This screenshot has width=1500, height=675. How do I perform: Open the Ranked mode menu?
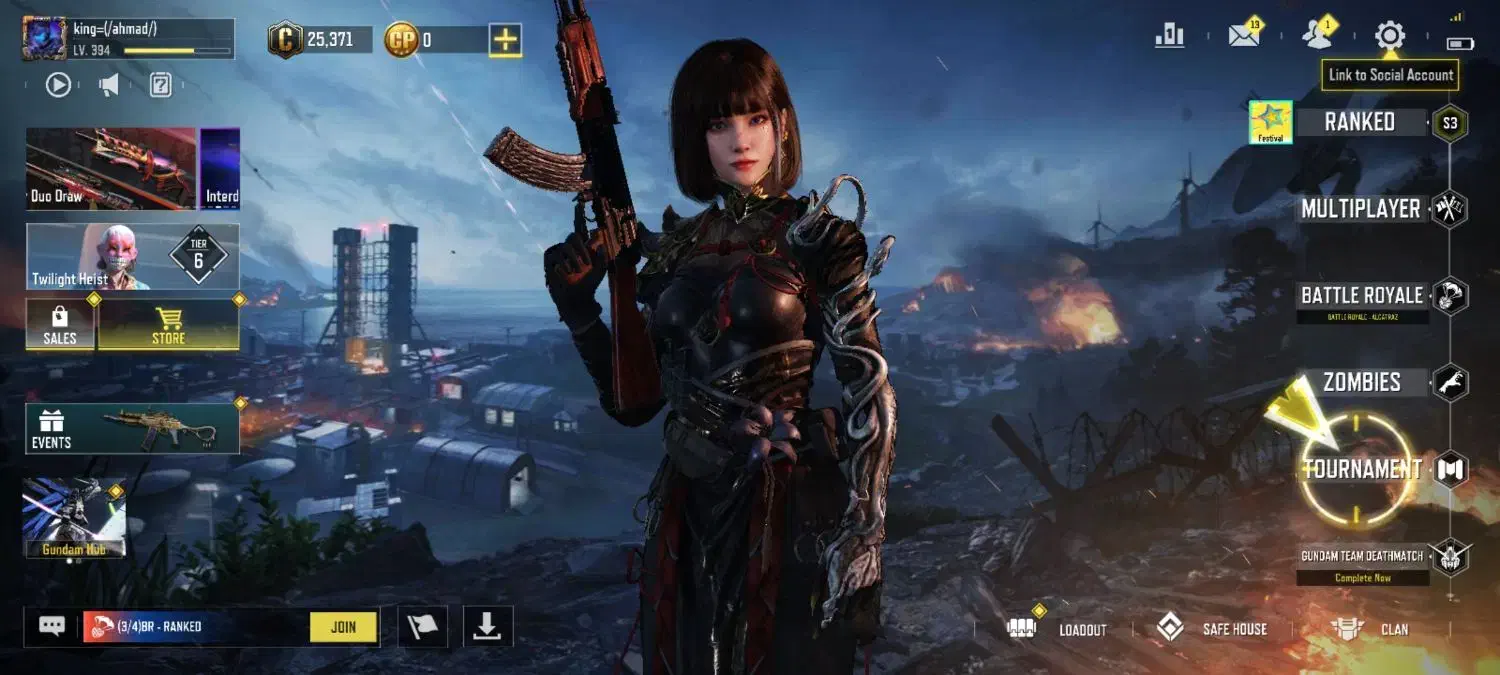pos(1359,123)
